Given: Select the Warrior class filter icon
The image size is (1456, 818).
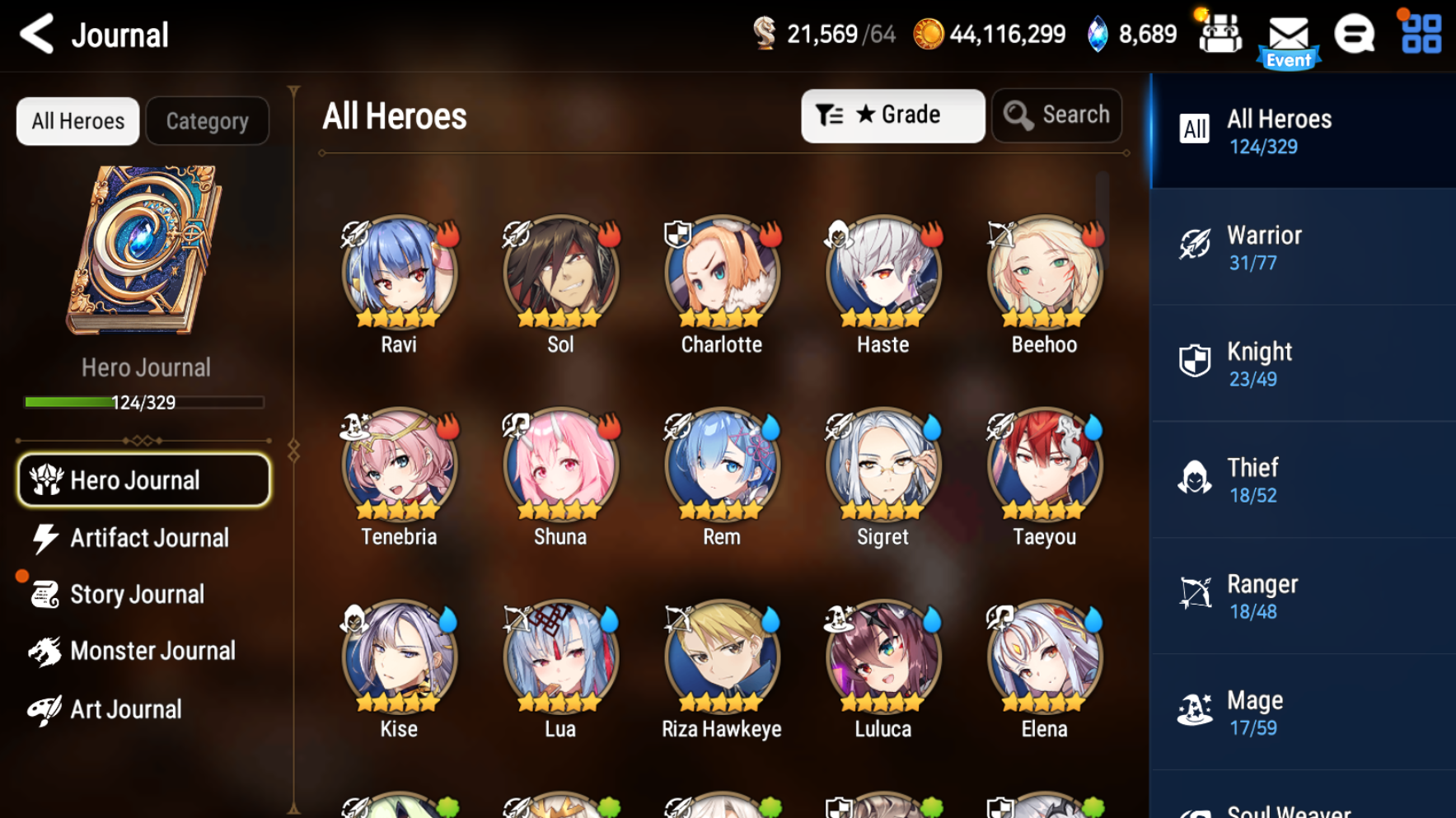Looking at the screenshot, I should [x=1194, y=245].
